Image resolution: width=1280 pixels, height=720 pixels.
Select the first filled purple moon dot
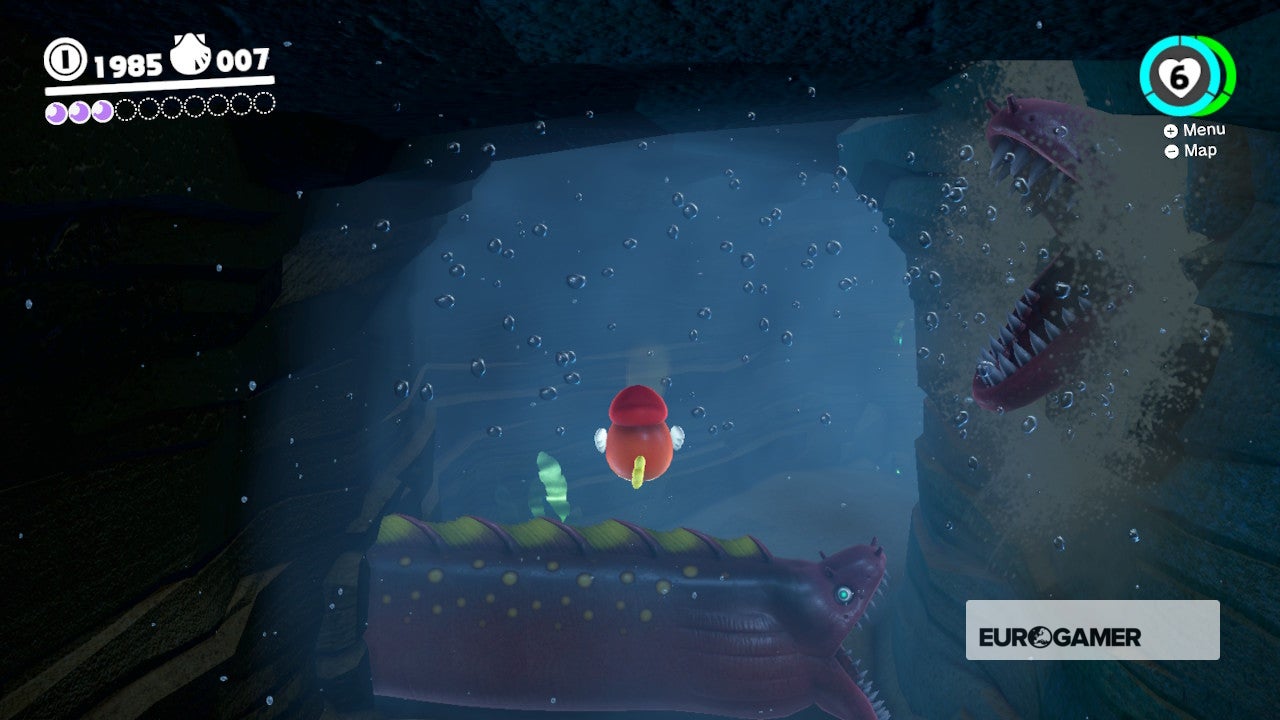(x=57, y=110)
